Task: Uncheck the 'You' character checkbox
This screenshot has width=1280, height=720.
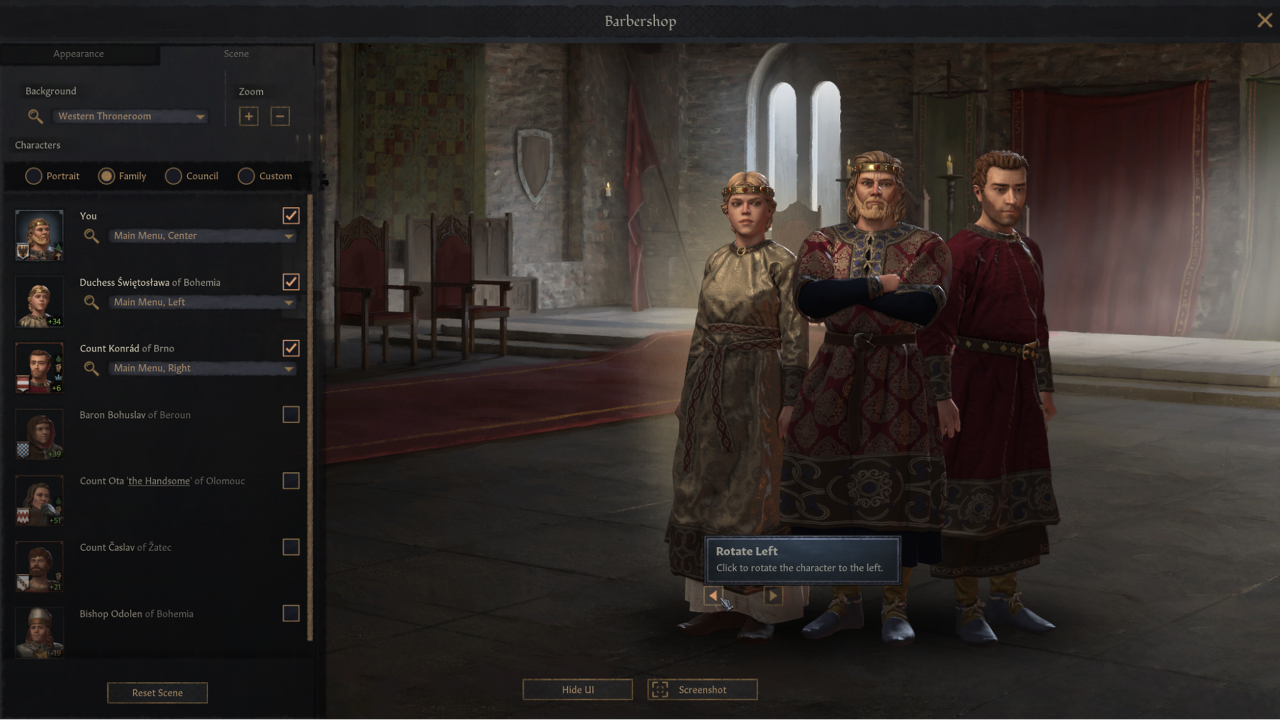Action: click(291, 215)
